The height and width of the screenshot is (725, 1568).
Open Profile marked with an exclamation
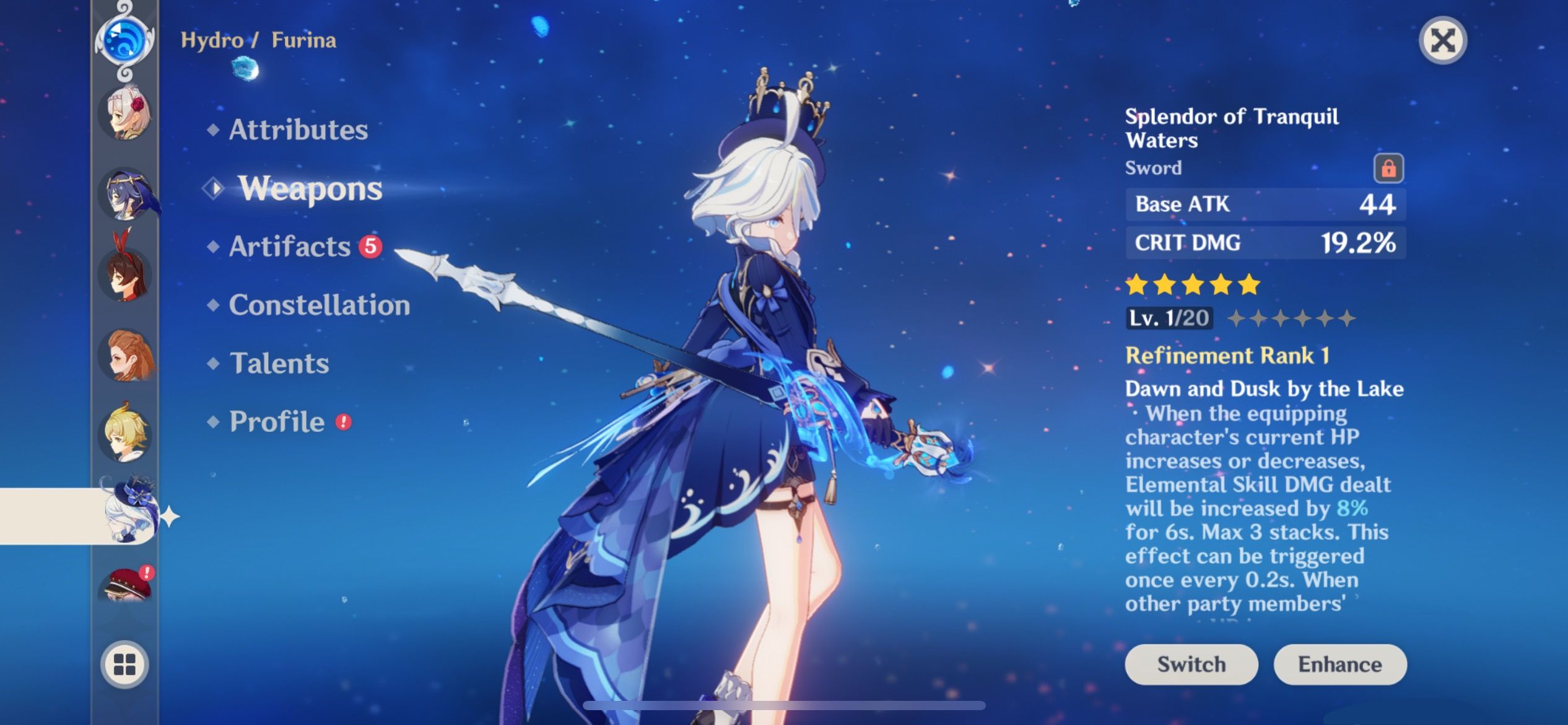click(x=276, y=421)
